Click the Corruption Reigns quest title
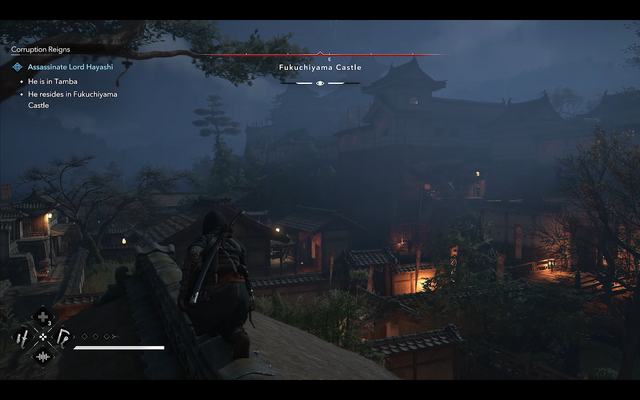This screenshot has height=400, width=640. coord(41,49)
